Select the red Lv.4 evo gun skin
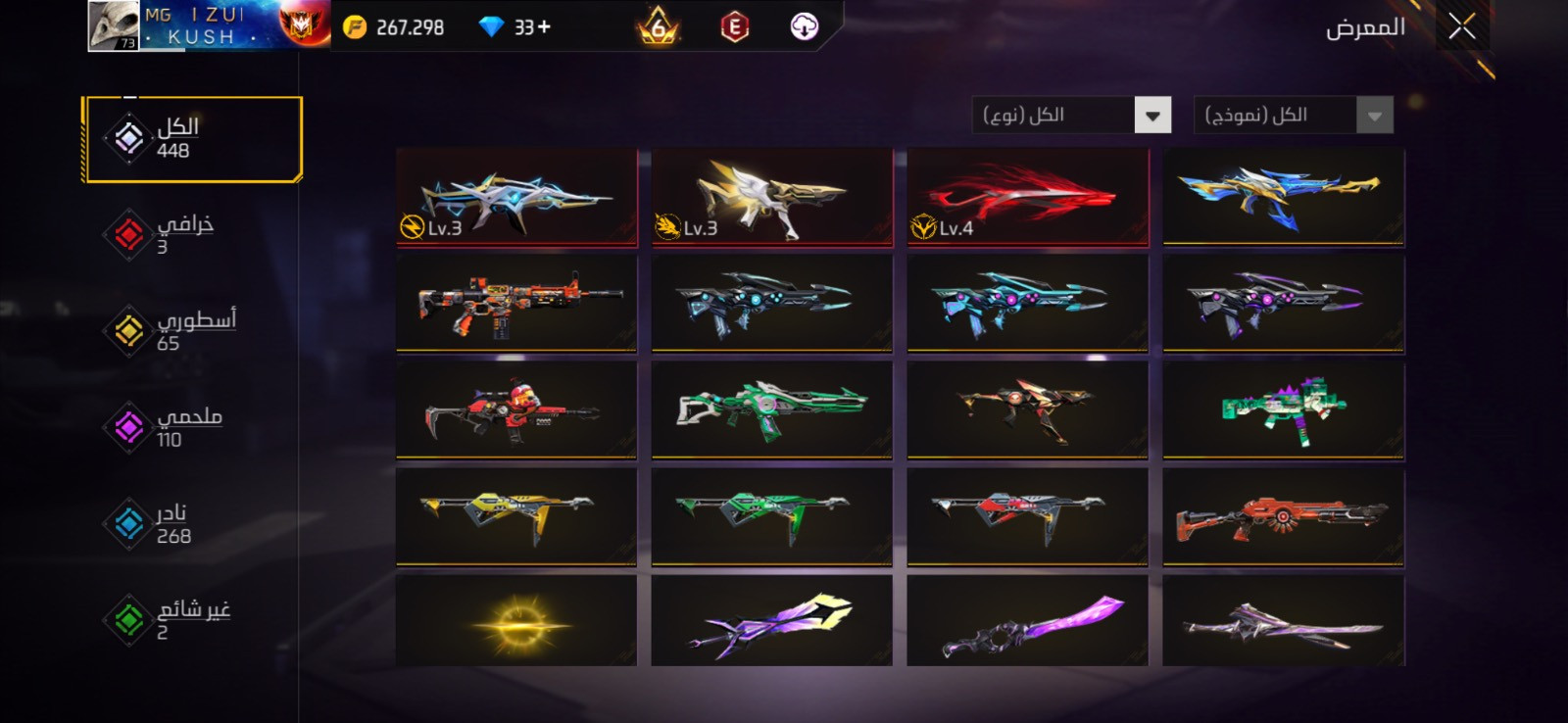Screen dimensions: 1568x723 [x=1027, y=197]
